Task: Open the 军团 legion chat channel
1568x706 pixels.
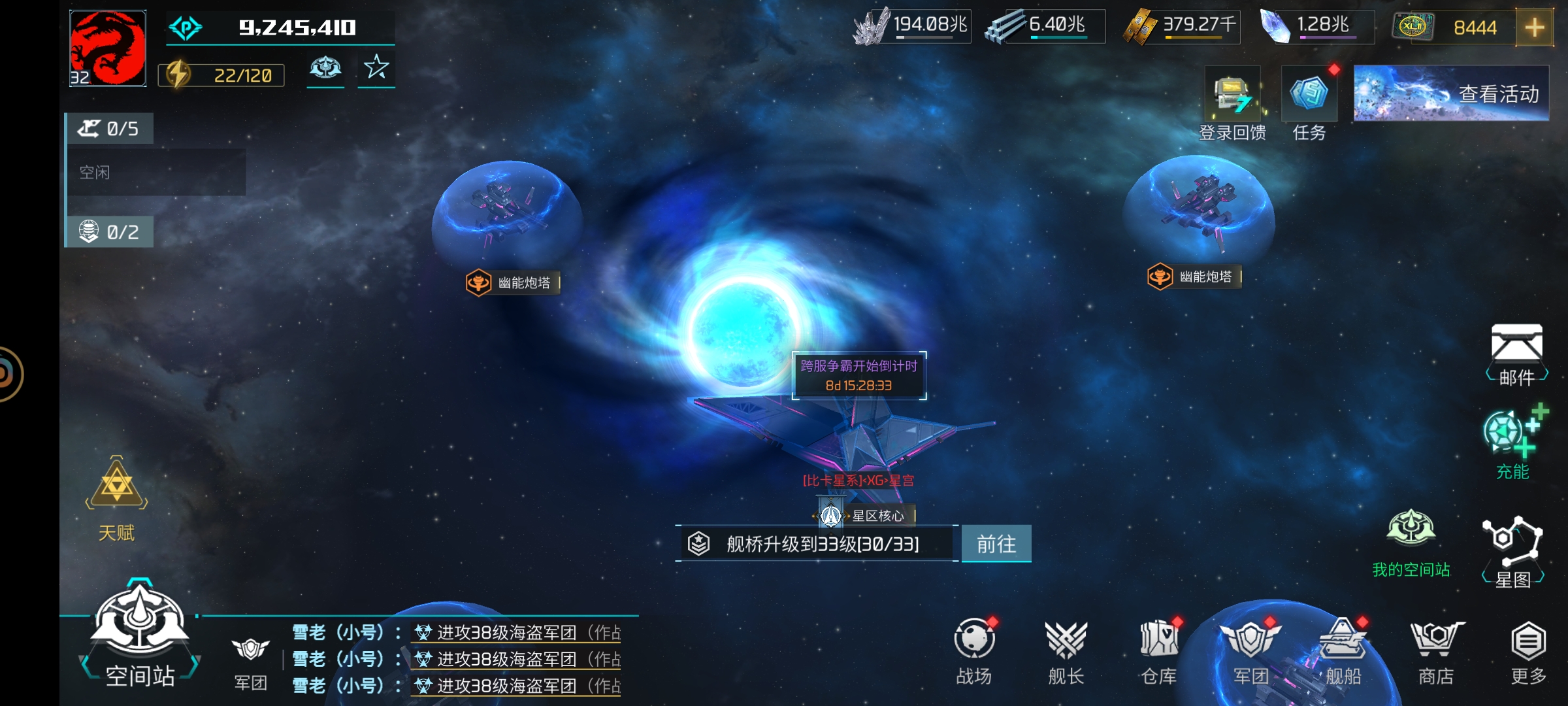Action: click(251, 662)
